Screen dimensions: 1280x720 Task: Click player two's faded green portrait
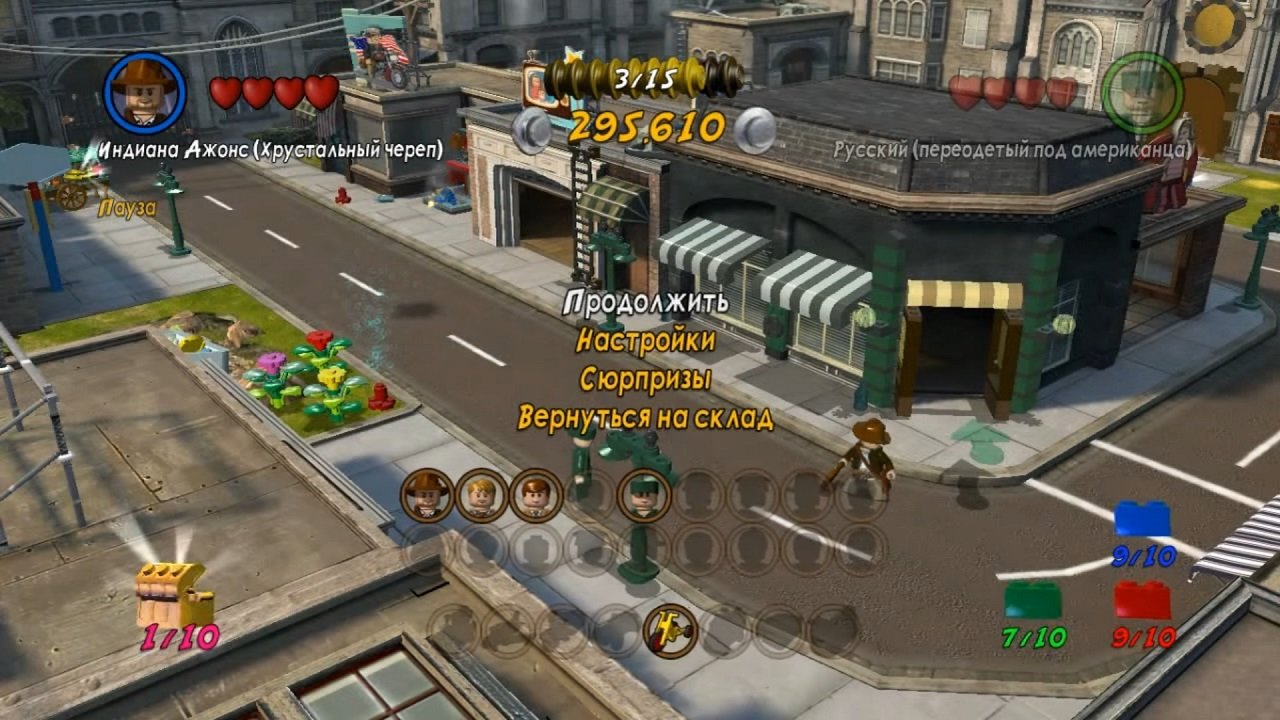[1142, 92]
